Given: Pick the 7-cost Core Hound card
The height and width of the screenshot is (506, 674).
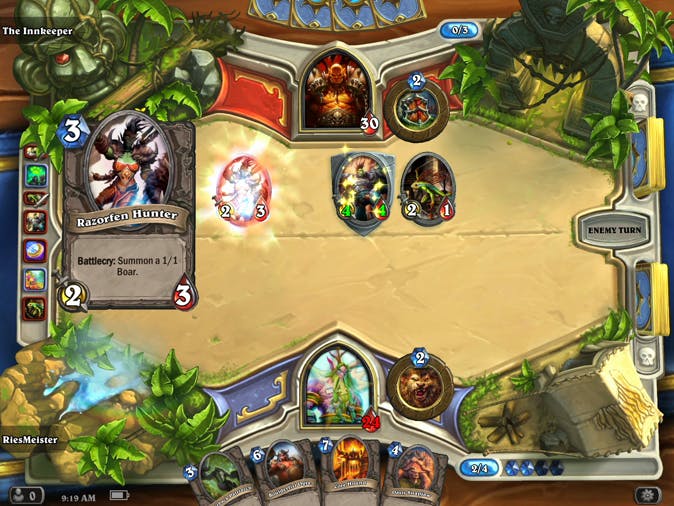Looking at the screenshot, I should click(x=348, y=472).
